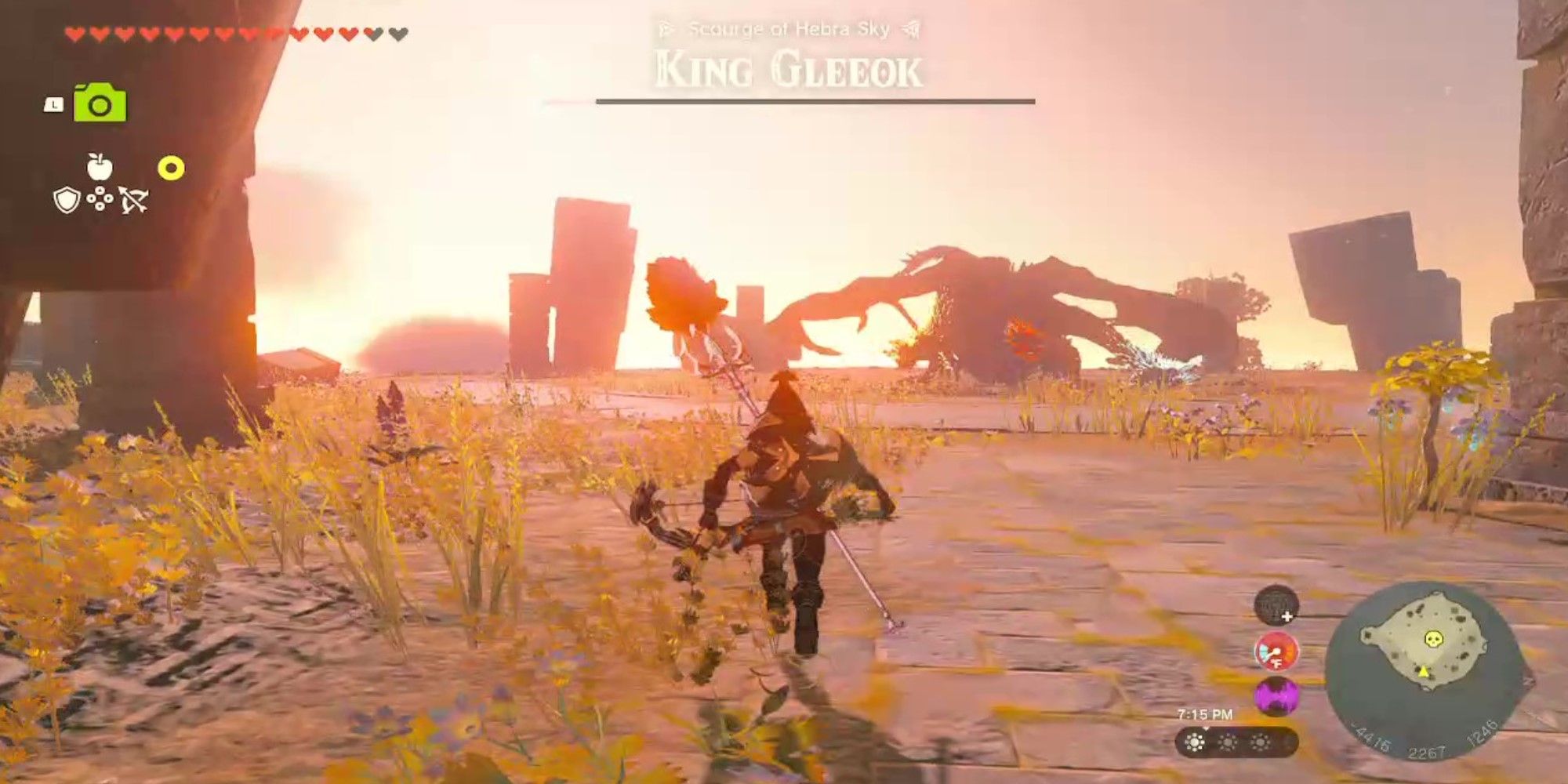Click the skull enemy marker on the minimap
This screenshot has width=1568, height=784.
[1433, 639]
